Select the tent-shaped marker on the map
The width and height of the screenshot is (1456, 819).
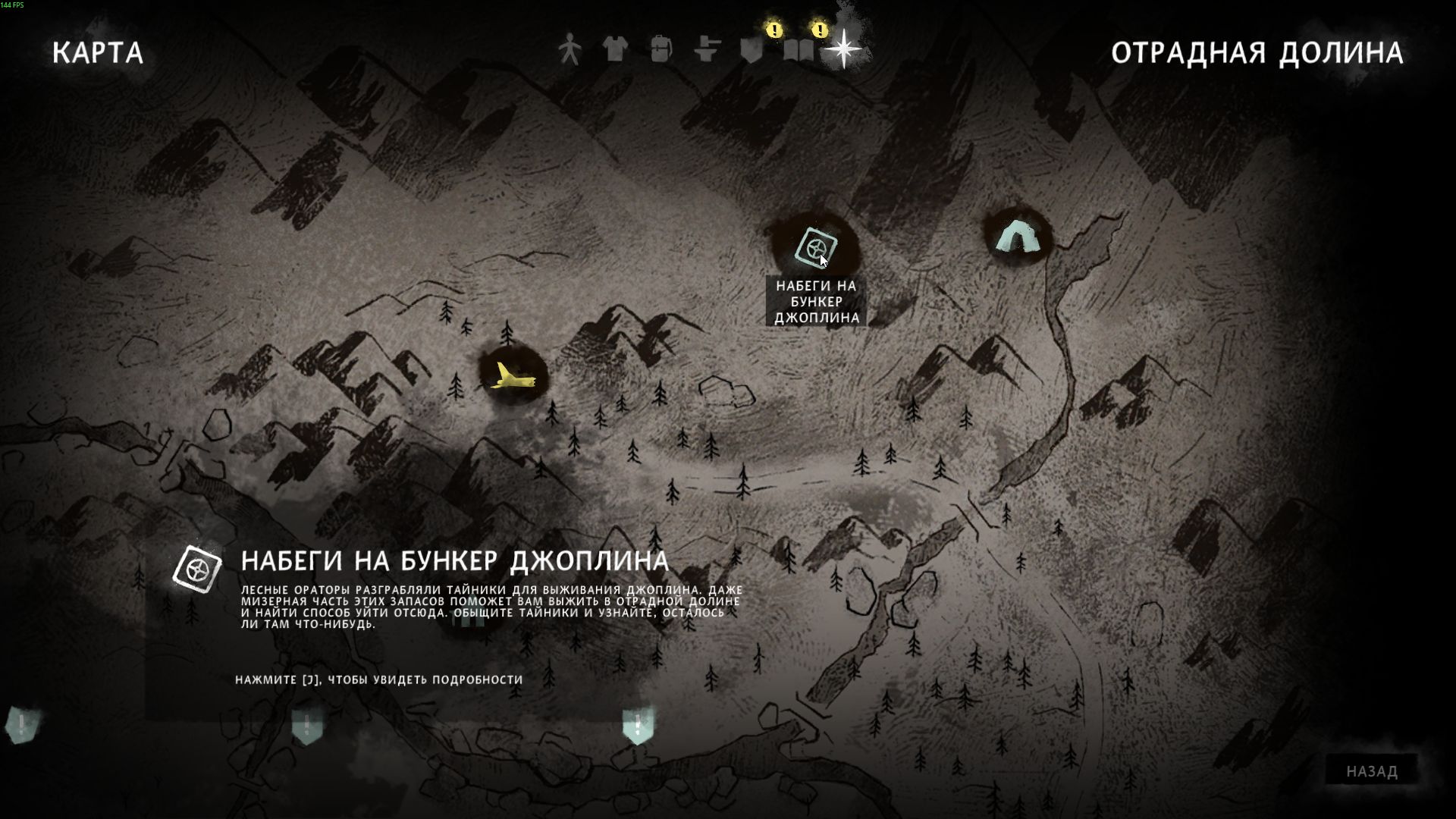coord(1015,236)
